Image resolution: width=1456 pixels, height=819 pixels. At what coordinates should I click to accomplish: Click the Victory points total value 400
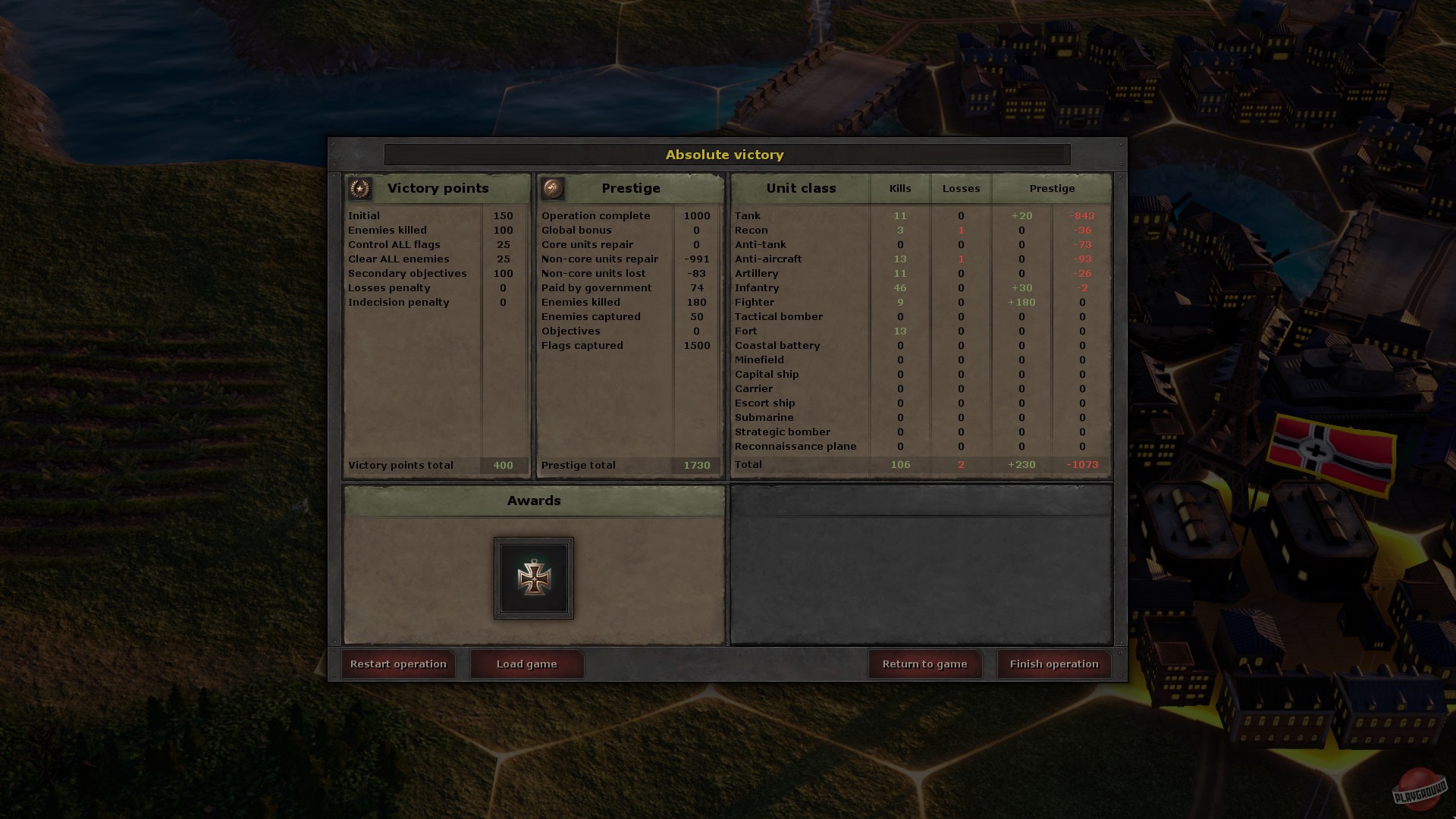(503, 465)
